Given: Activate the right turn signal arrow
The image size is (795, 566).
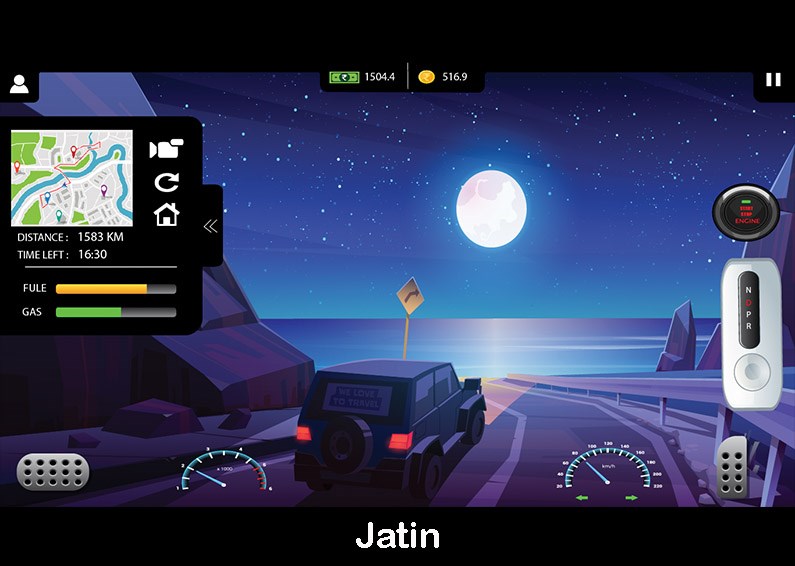Looking at the screenshot, I should coord(631,497).
